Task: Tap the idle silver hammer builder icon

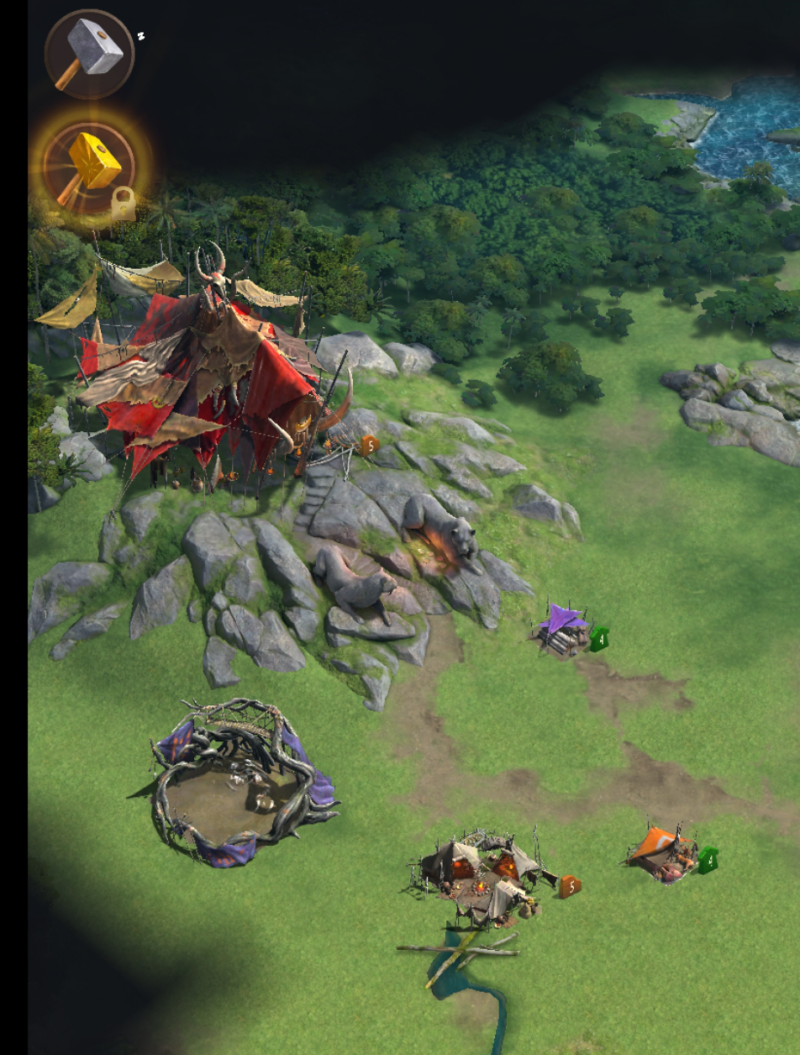Action: [x=89, y=54]
